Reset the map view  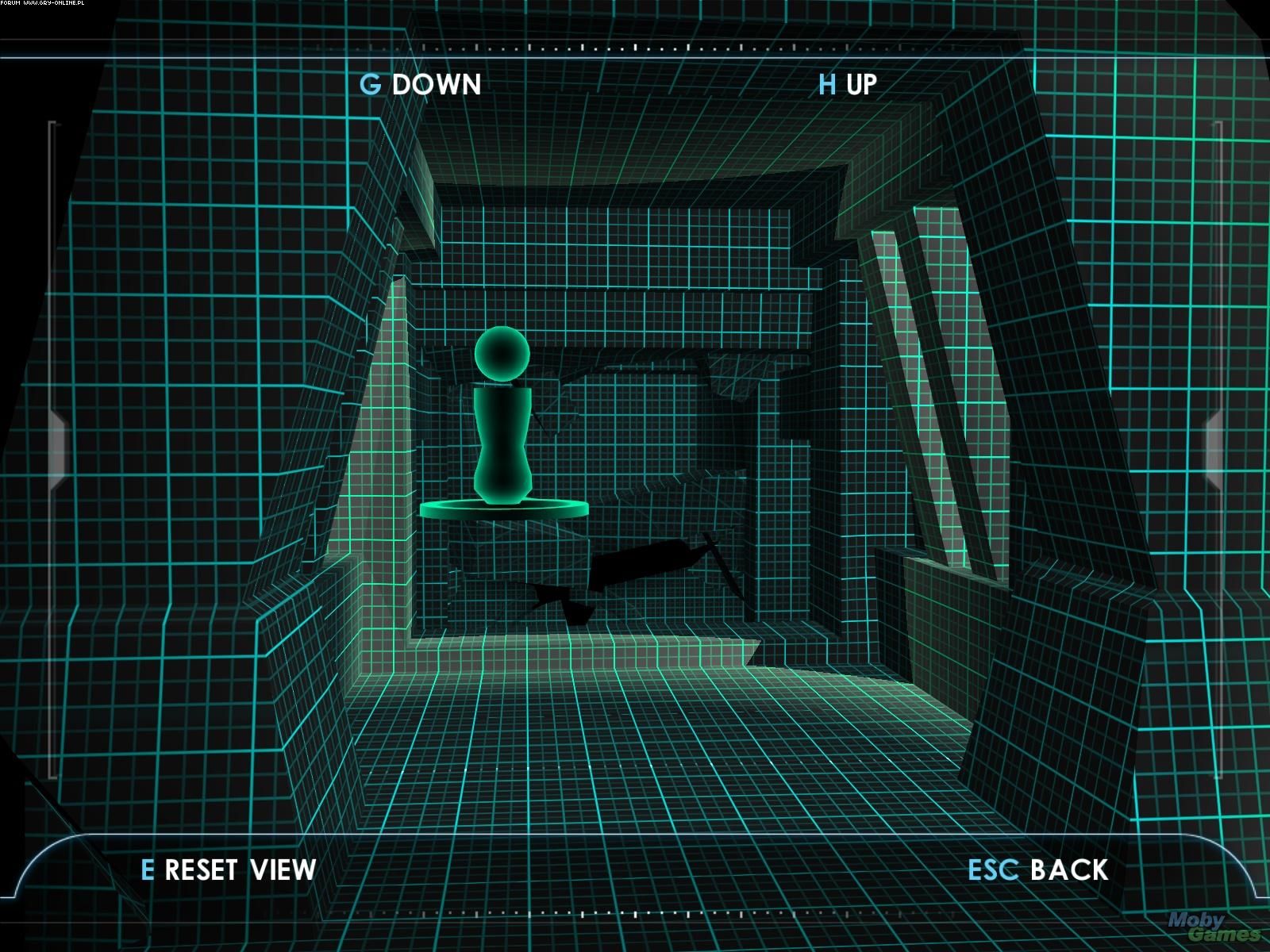pos(229,869)
